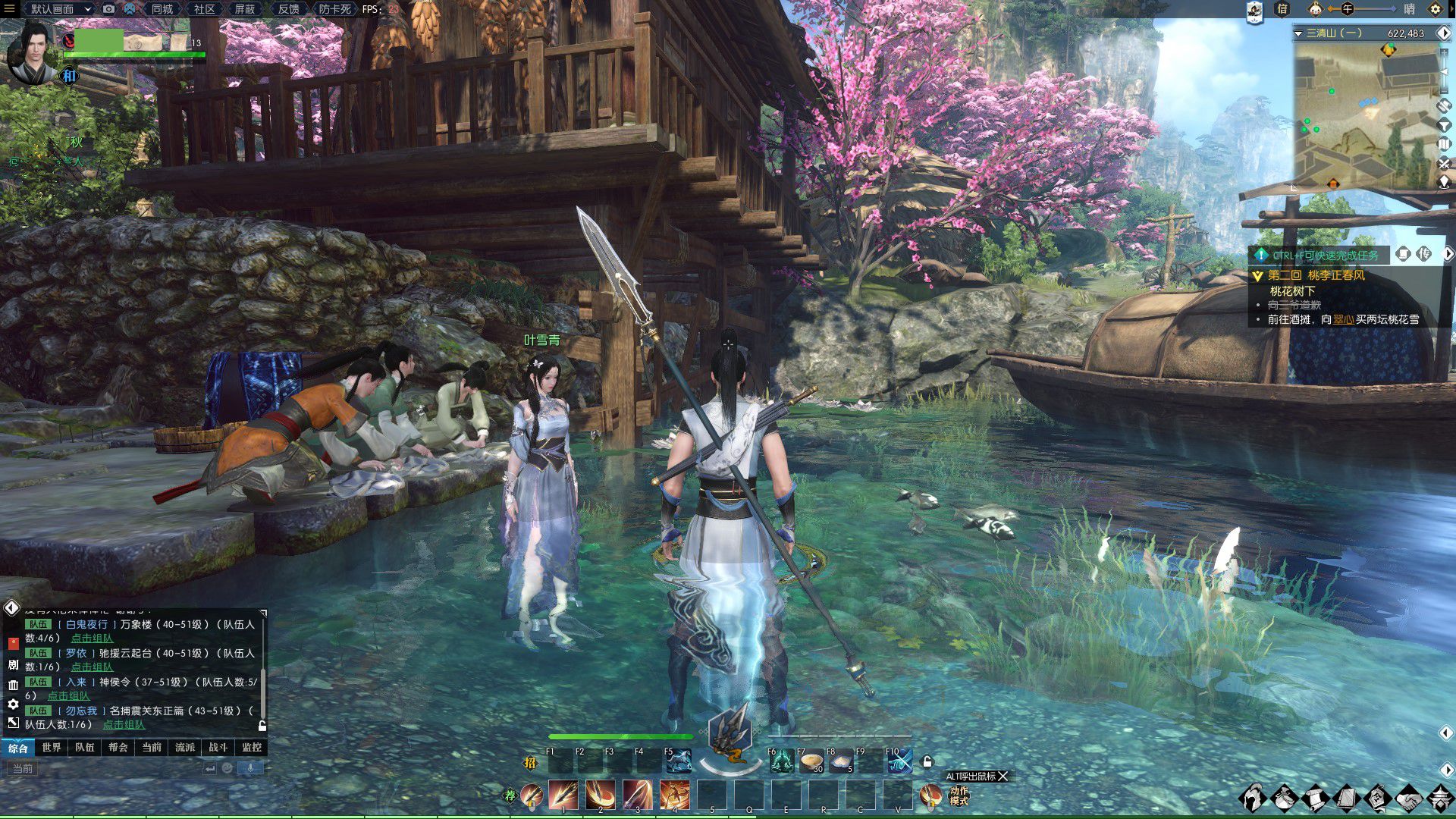Screen dimensions: 1456x819
Task: Click the 翠心 NPC link in quest tracker
Action: click(x=1344, y=319)
